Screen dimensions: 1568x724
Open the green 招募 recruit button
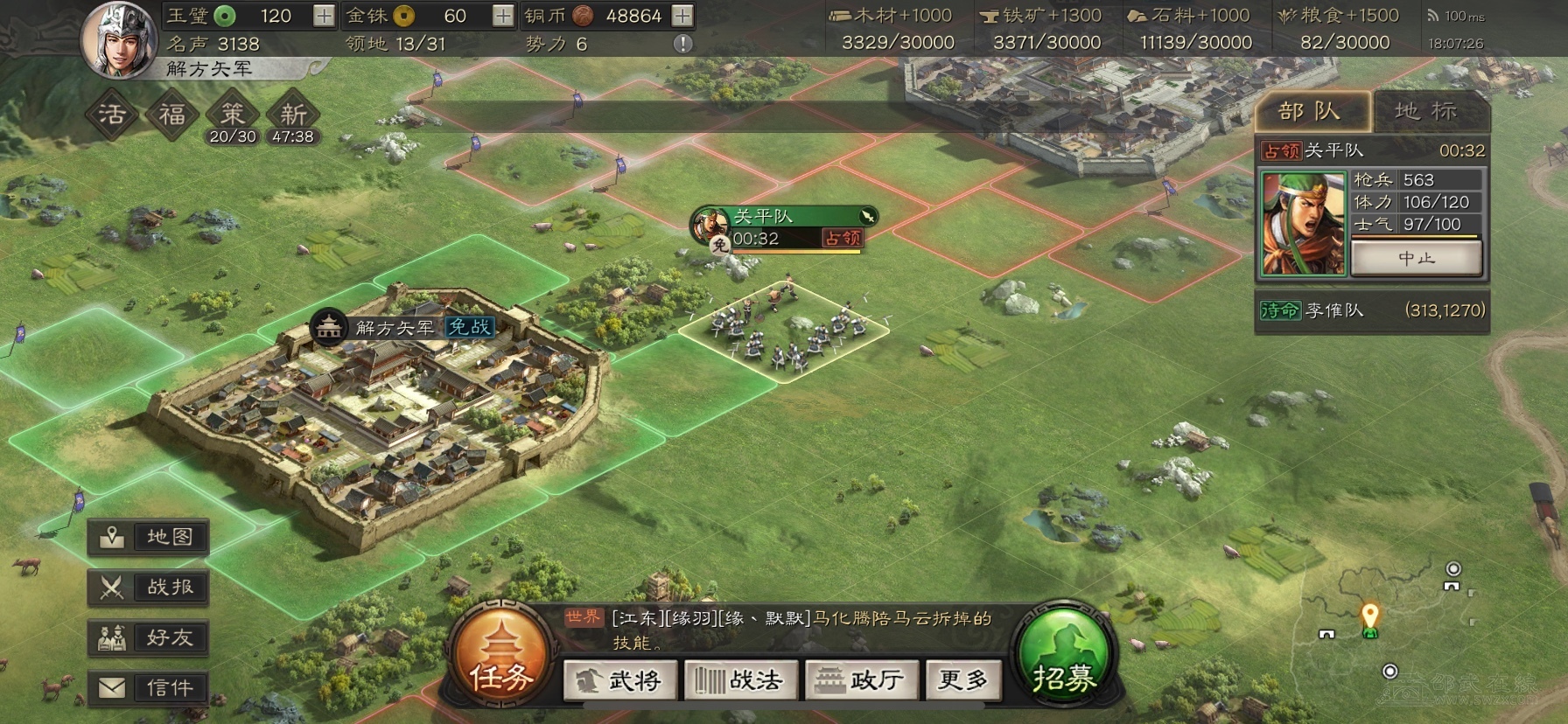(x=1063, y=656)
